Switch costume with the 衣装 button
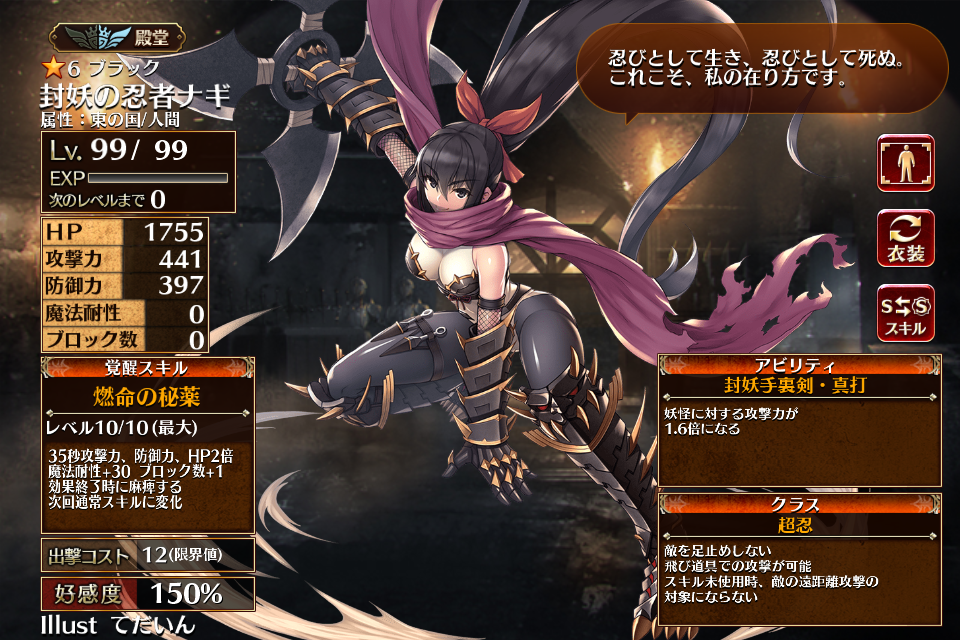960x640 pixels. [906, 237]
